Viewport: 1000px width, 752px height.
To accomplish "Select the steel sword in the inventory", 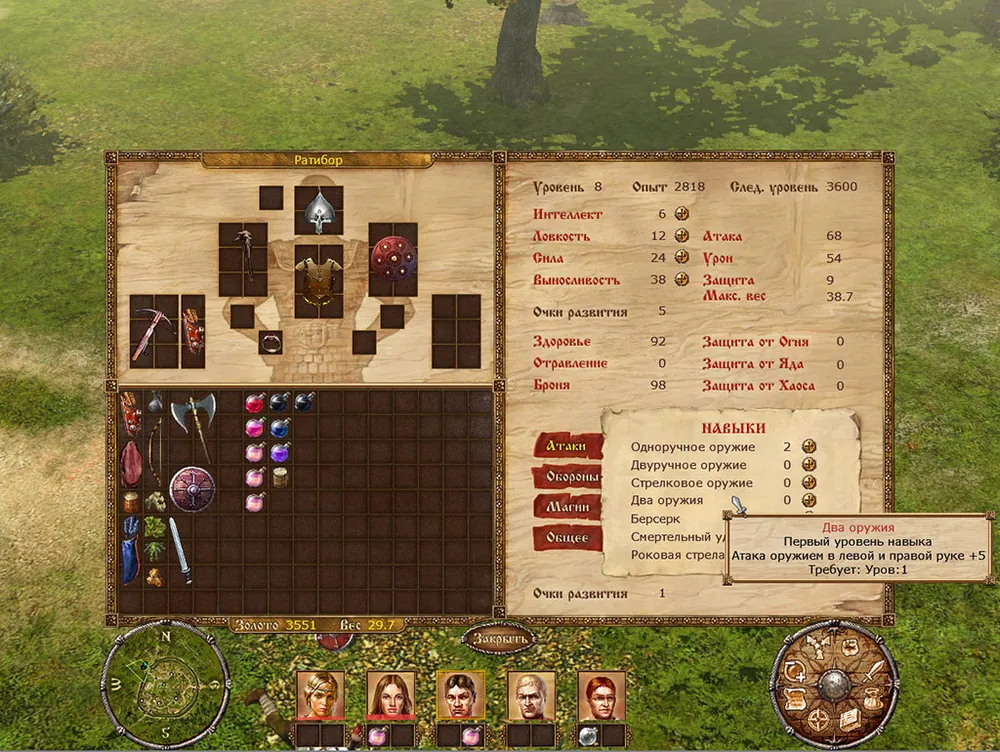I will (x=180, y=549).
